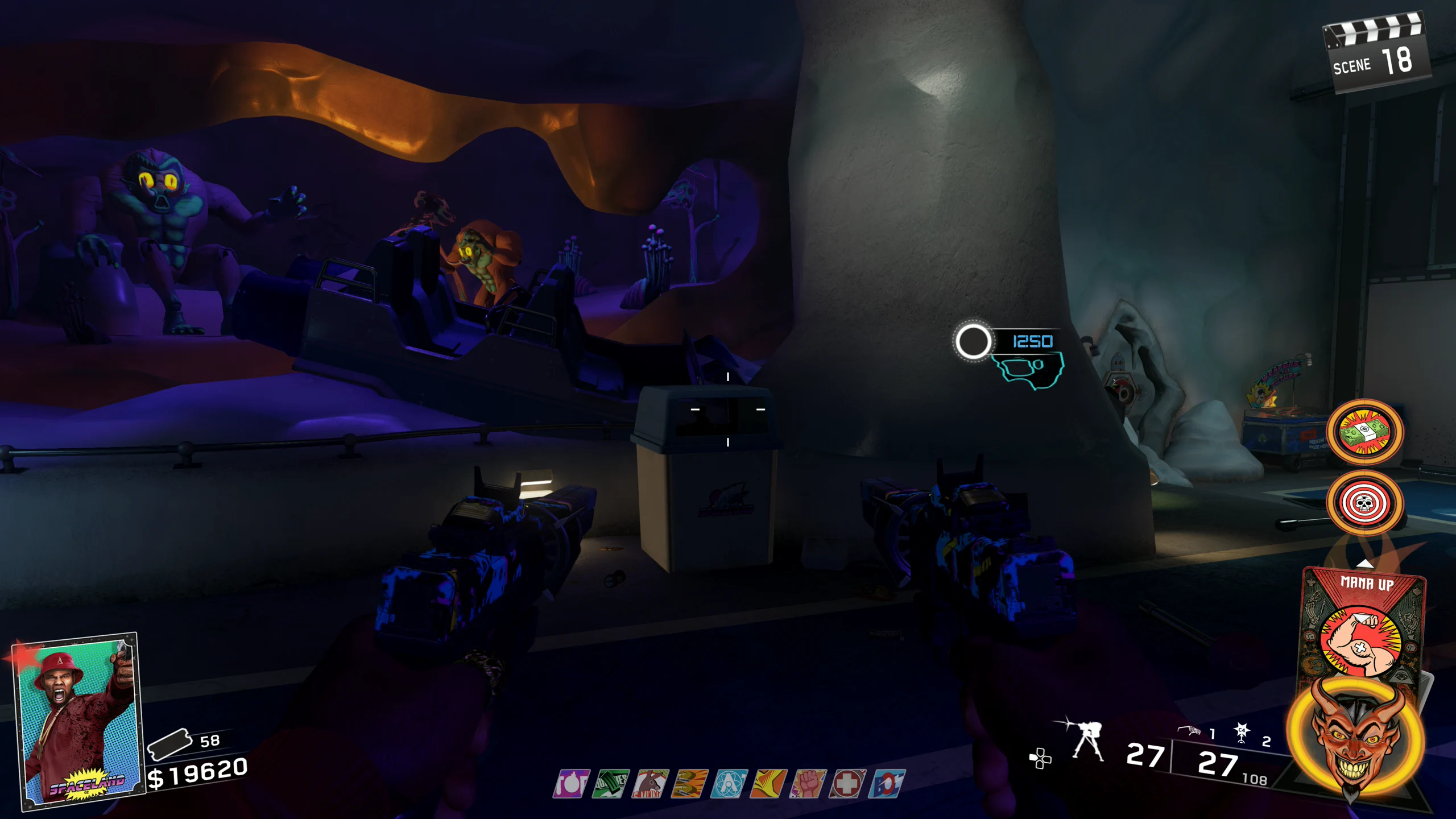Choose the raised fist perk icon

pos(808,784)
